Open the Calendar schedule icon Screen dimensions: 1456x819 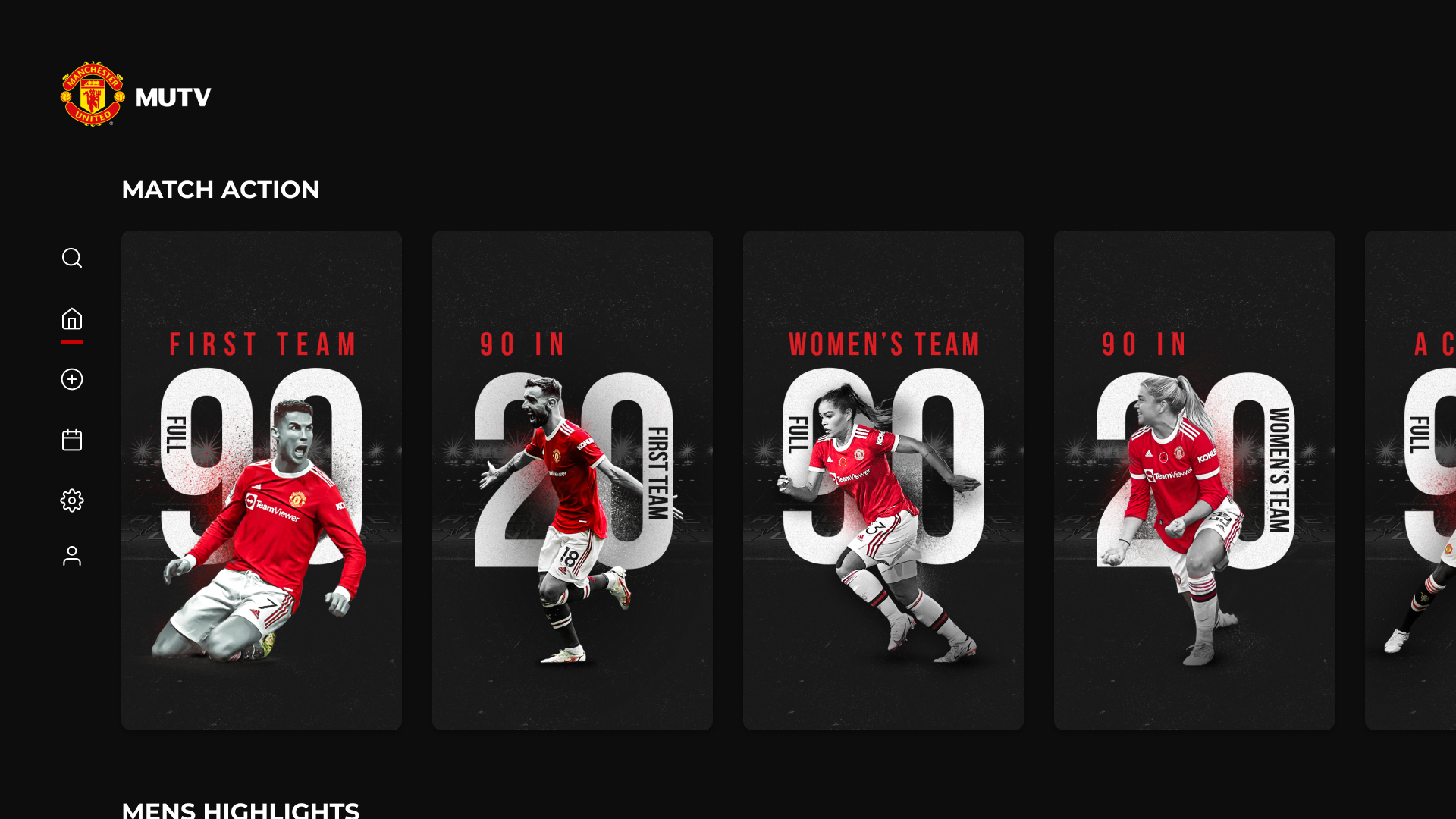click(x=72, y=440)
